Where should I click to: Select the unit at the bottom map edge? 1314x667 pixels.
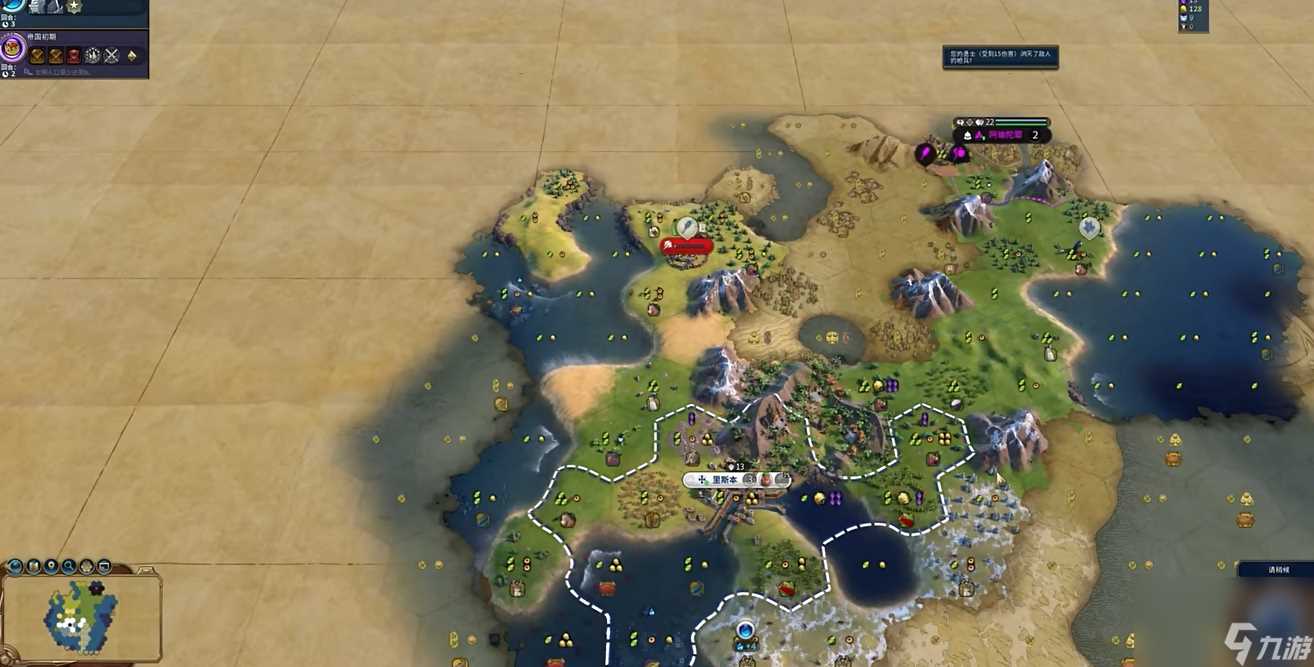coord(745,632)
